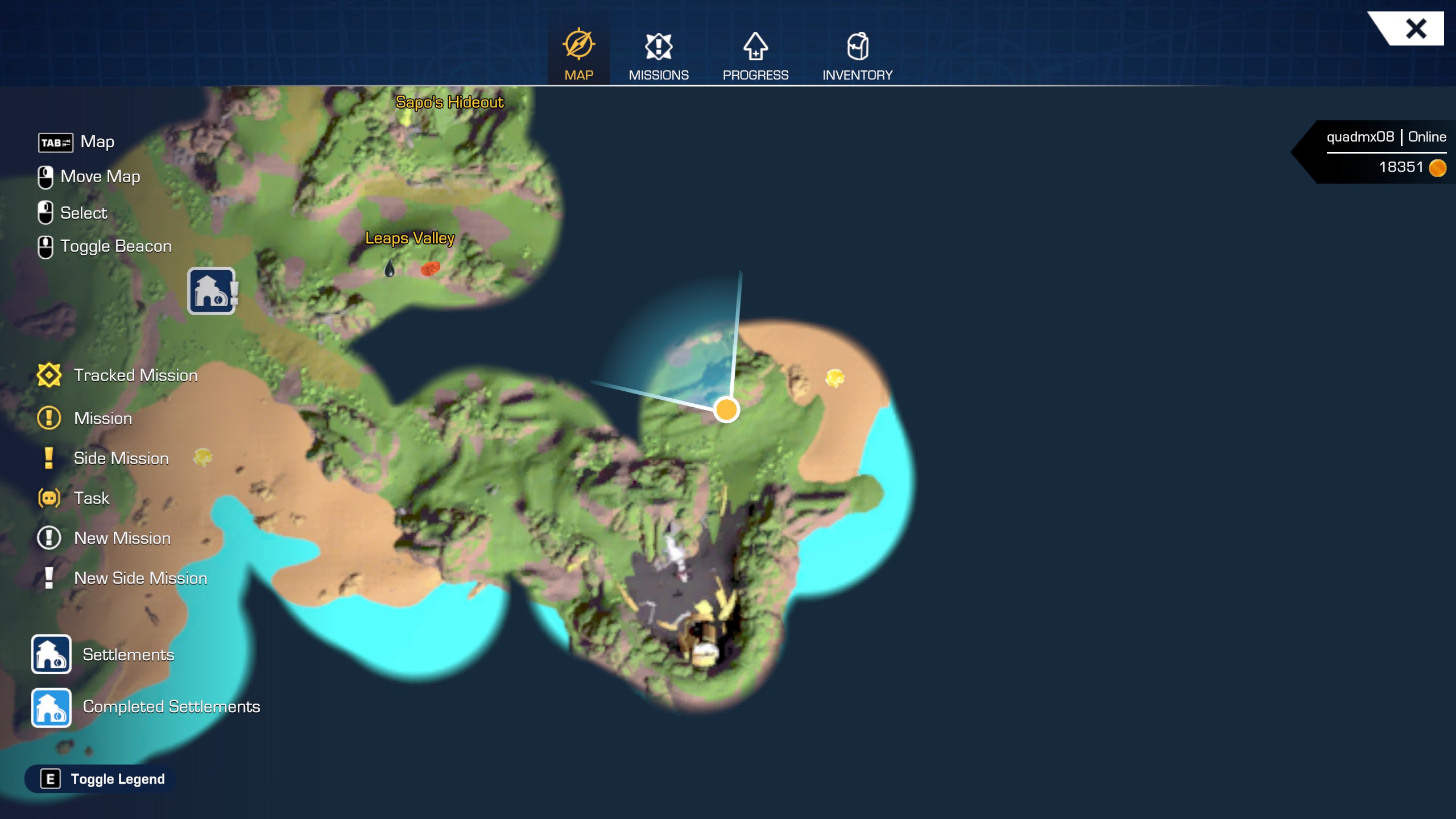Click the black oil drop map marker
The height and width of the screenshot is (819, 1456).
(390, 268)
